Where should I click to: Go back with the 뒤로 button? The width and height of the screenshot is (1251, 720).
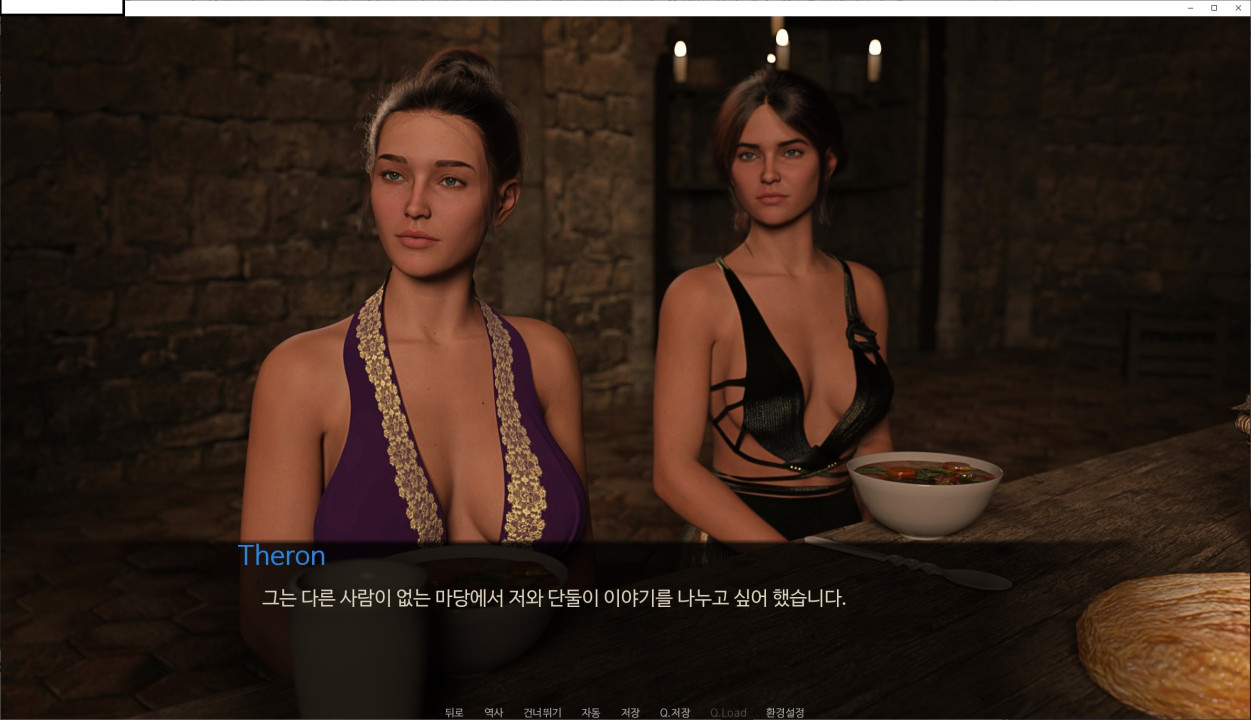click(454, 712)
